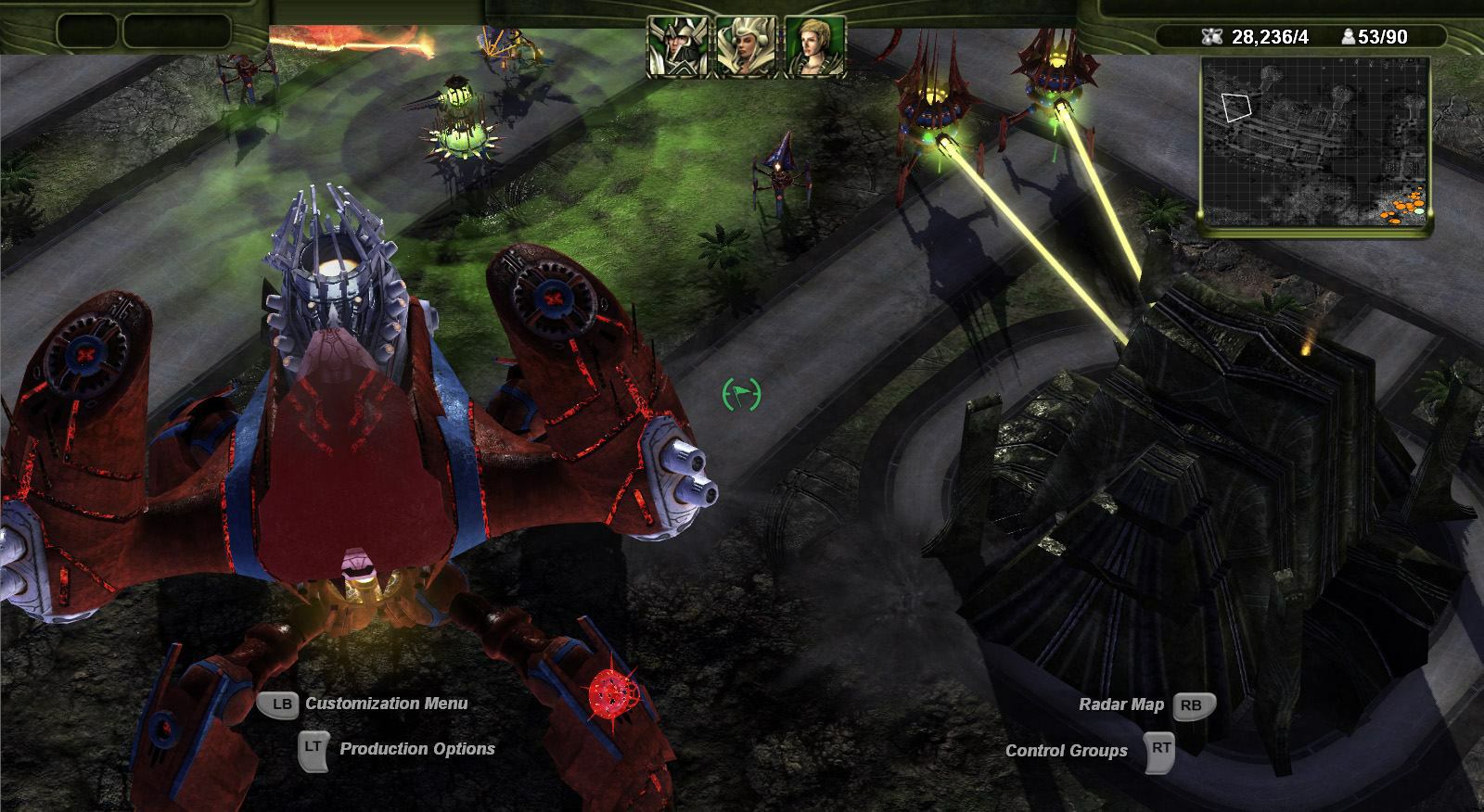
Task: Select the helmeted hero portrait
Action: click(x=677, y=45)
